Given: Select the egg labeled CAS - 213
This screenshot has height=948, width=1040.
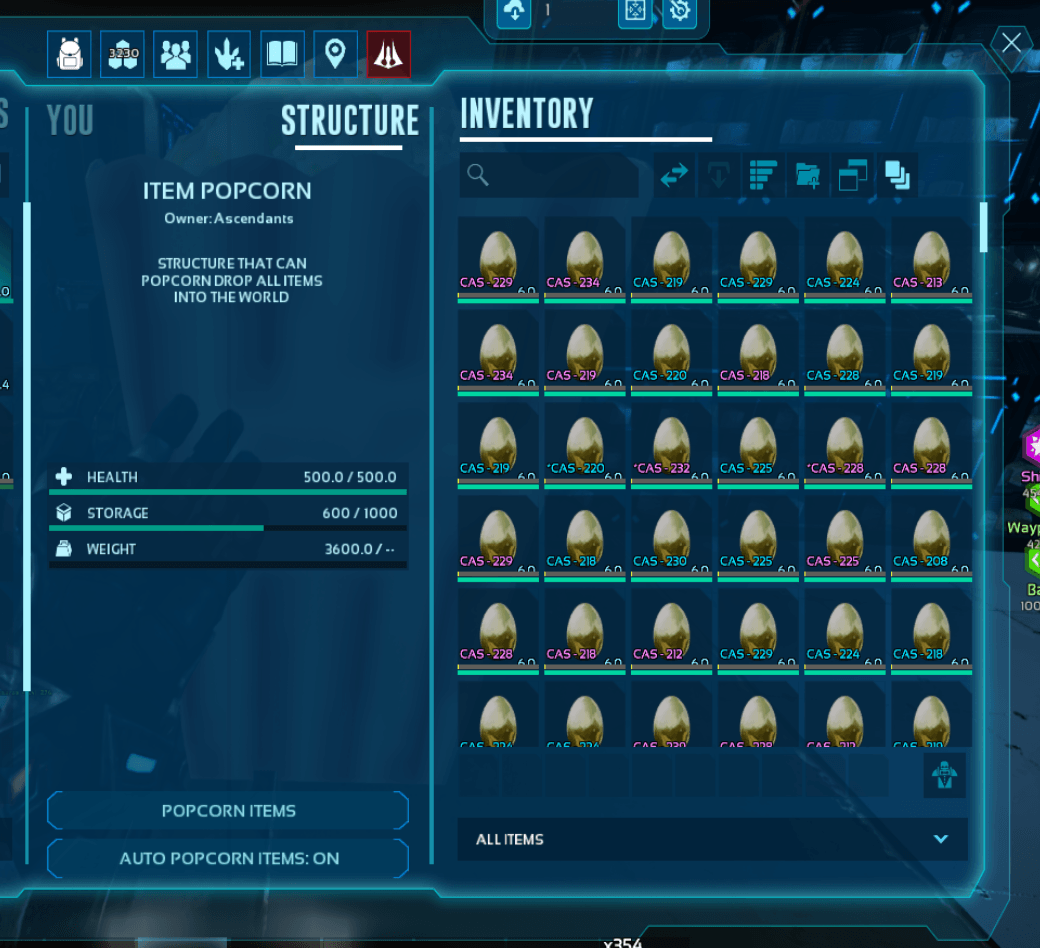Looking at the screenshot, I should pos(931,259).
